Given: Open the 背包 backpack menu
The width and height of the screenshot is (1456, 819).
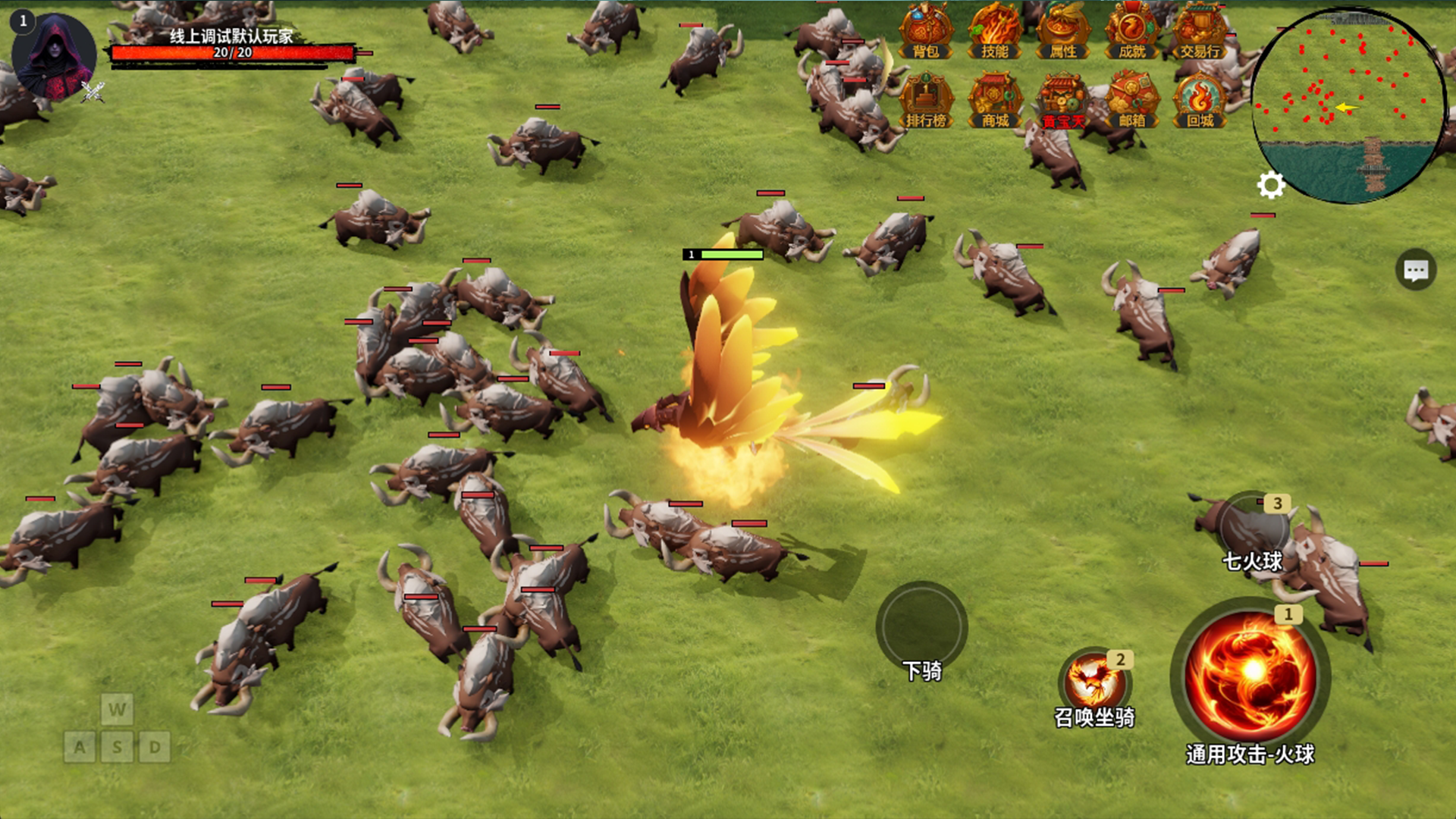Looking at the screenshot, I should tap(926, 32).
